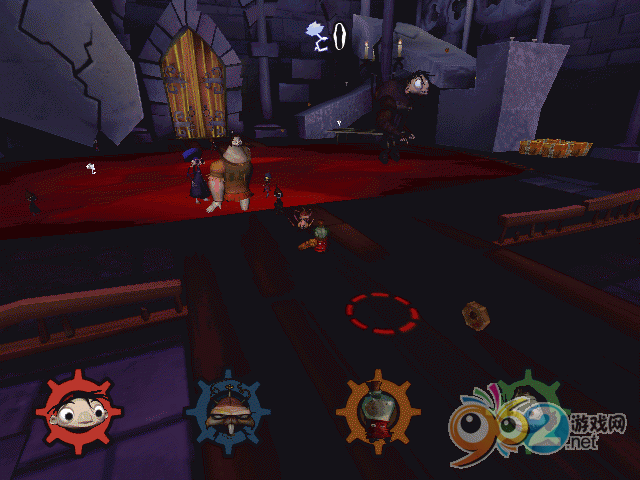Choose the orange gear character portrait
Image resolution: width=640 pixels, height=480 pixels.
coord(377,412)
